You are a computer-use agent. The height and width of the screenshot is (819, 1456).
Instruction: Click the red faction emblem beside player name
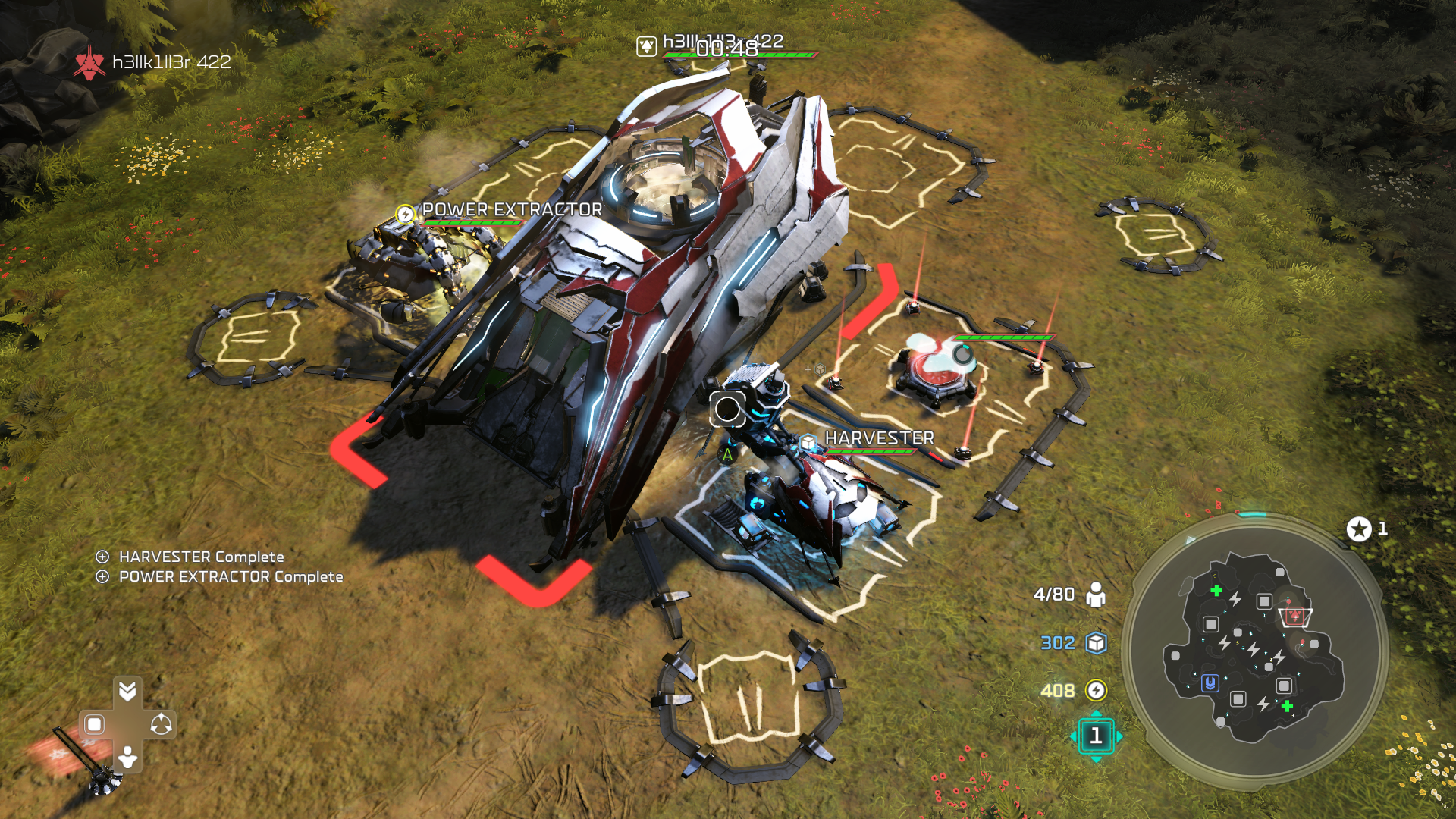[89, 62]
